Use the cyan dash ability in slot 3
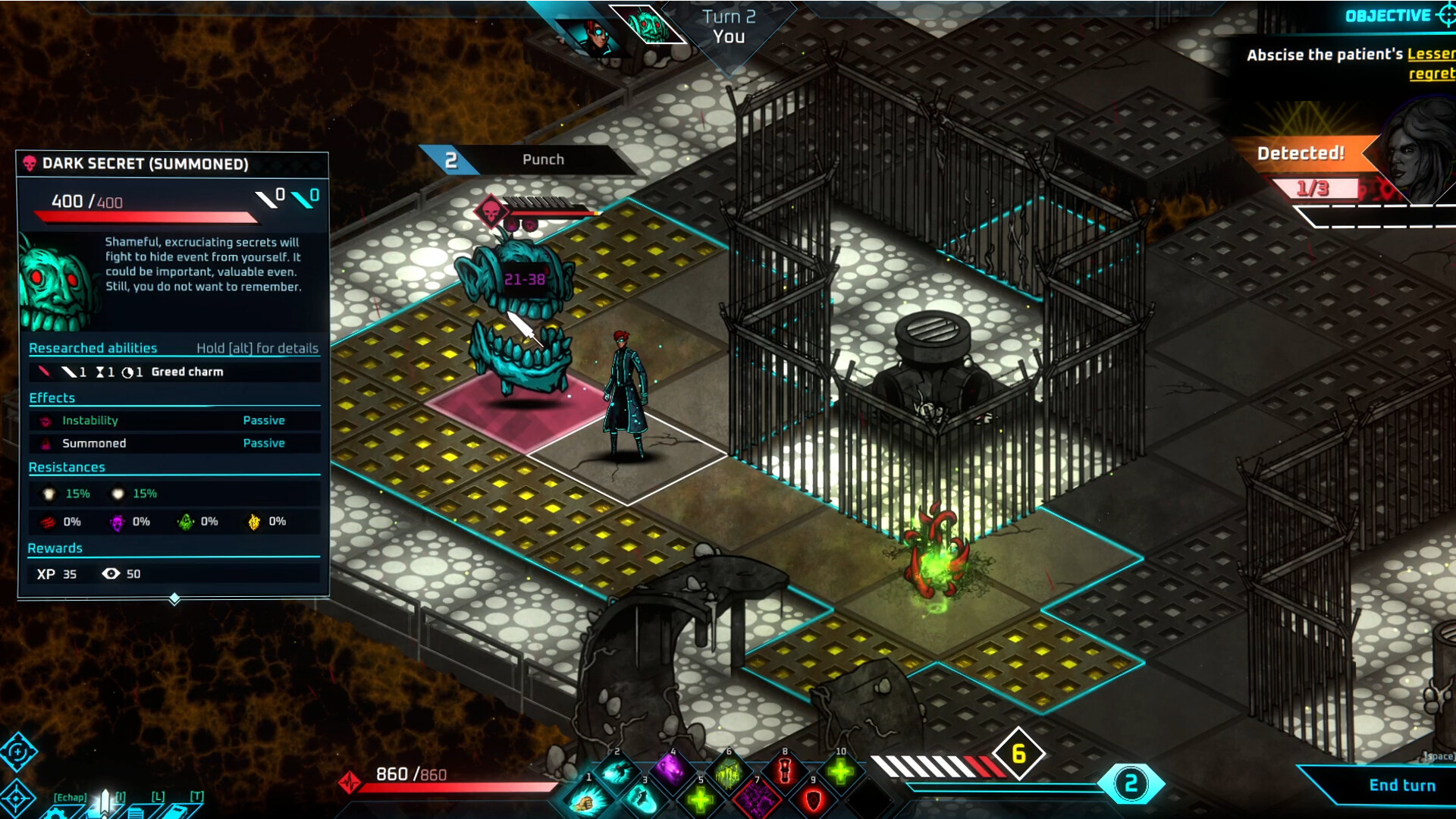This screenshot has height=819, width=1456. [643, 799]
